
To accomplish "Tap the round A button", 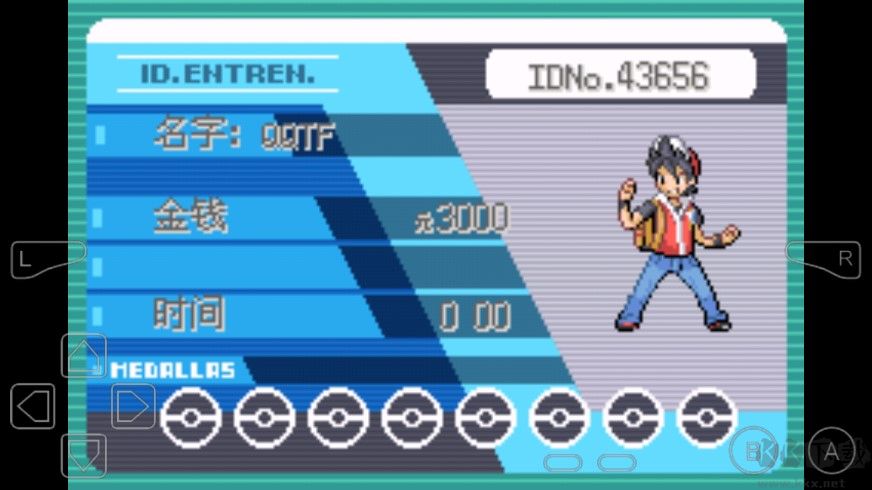I will point(830,453).
